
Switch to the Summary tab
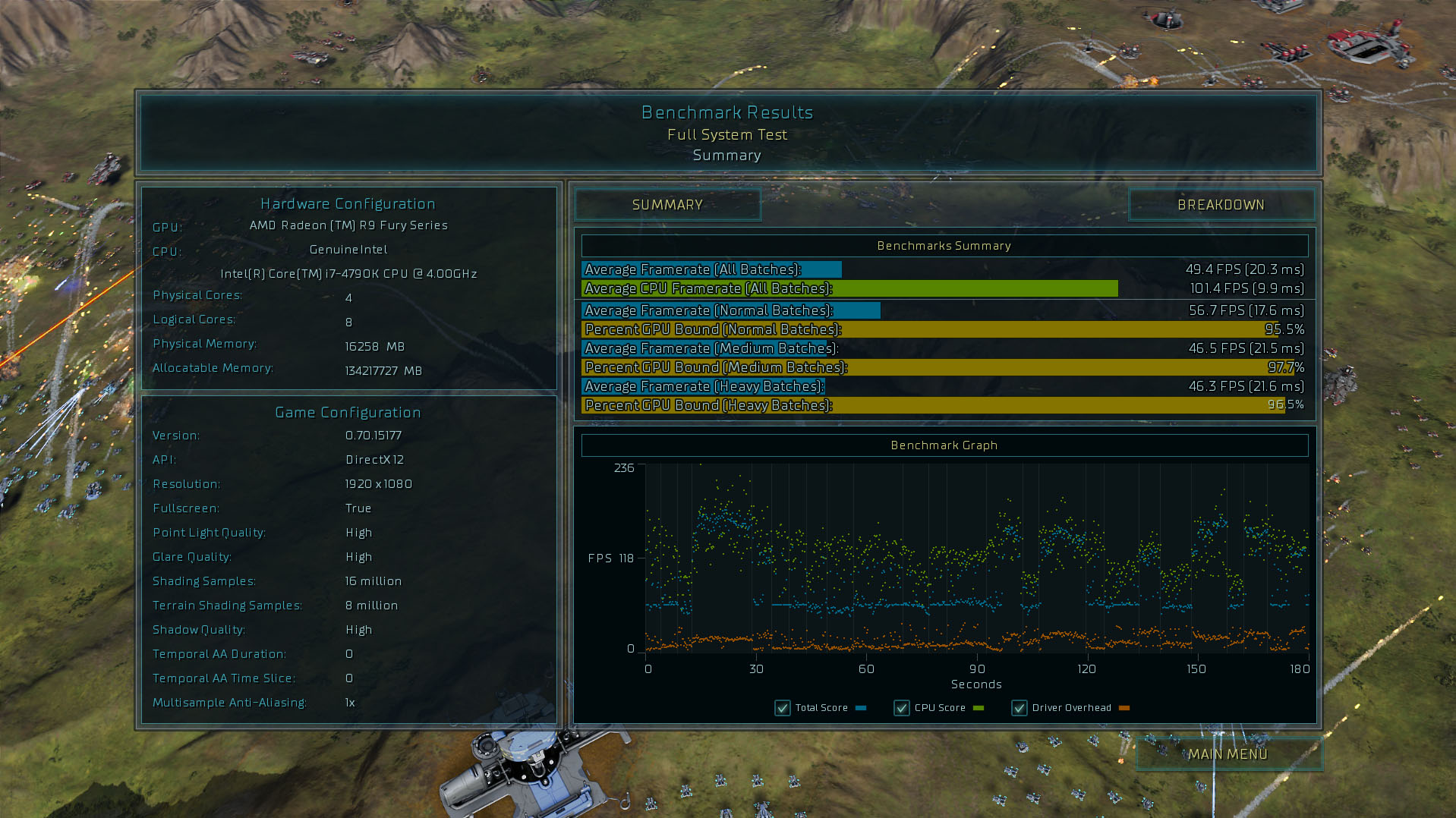click(x=667, y=205)
